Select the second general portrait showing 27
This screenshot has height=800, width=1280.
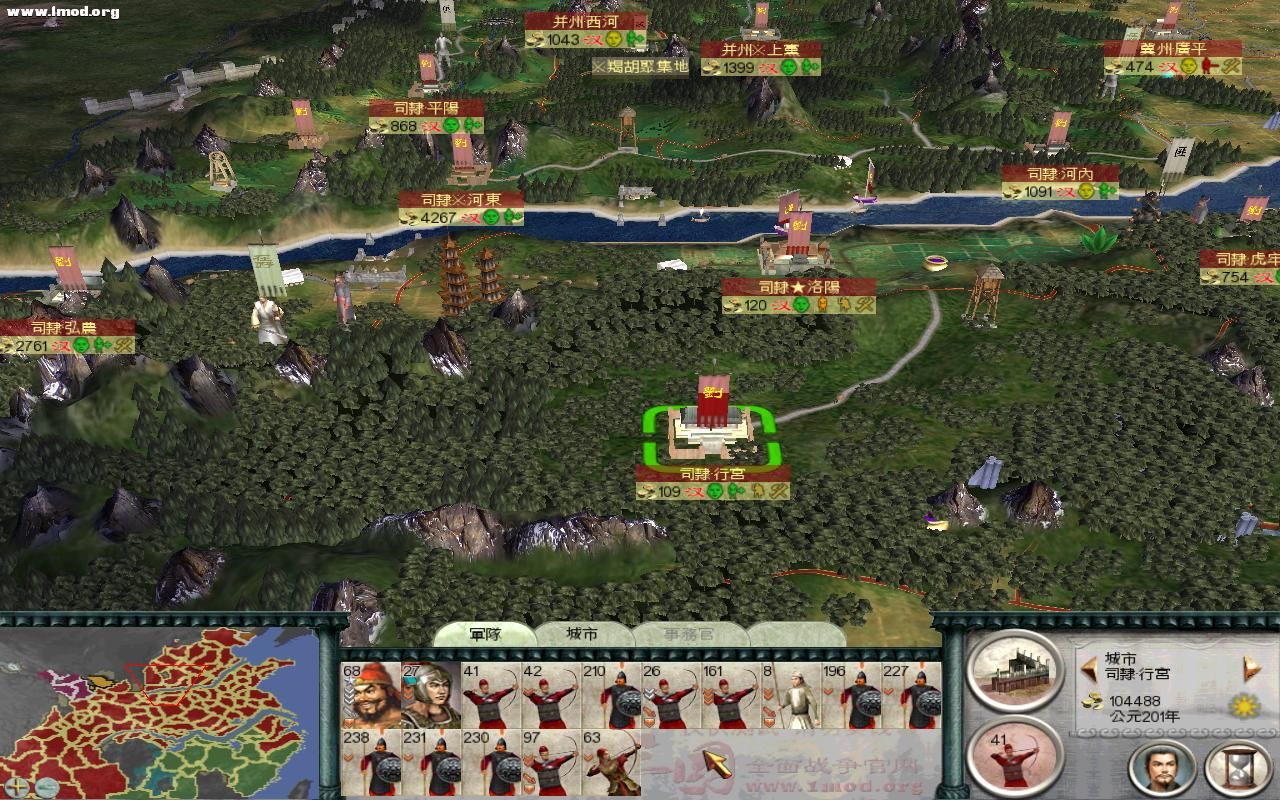(x=430, y=692)
